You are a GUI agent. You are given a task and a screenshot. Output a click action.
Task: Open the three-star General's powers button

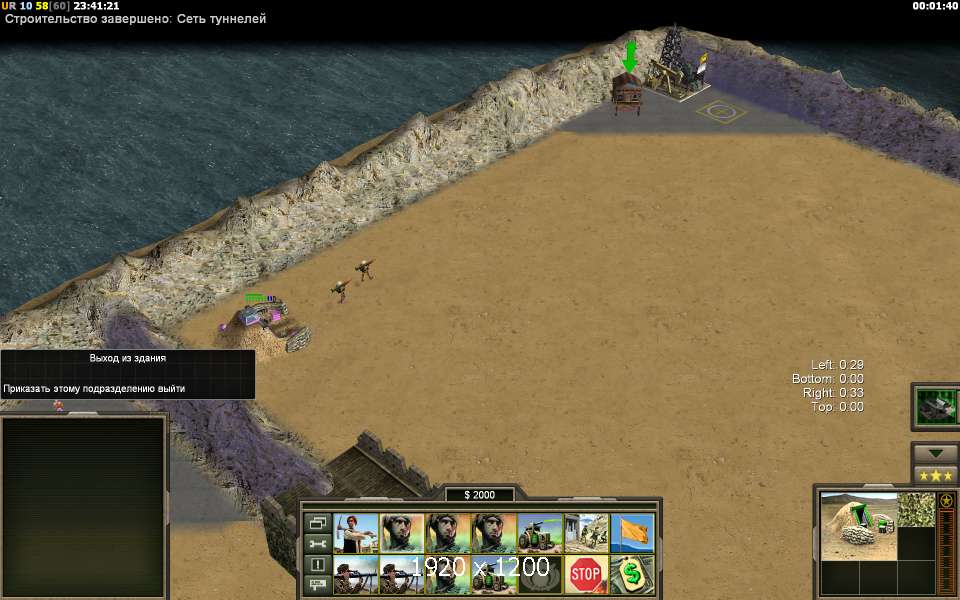tap(934, 474)
